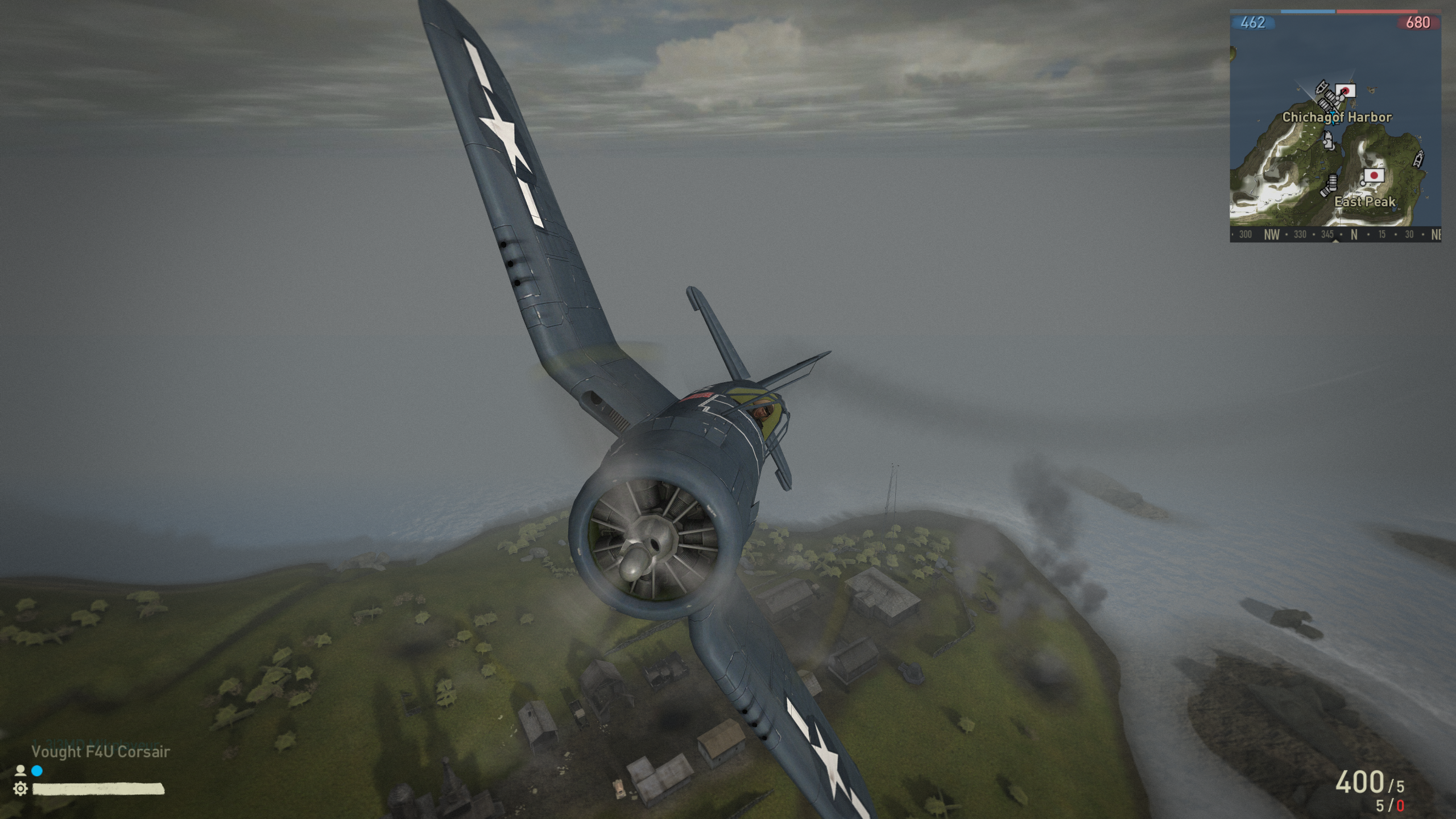Select the East Peak flag marker

tap(1375, 176)
